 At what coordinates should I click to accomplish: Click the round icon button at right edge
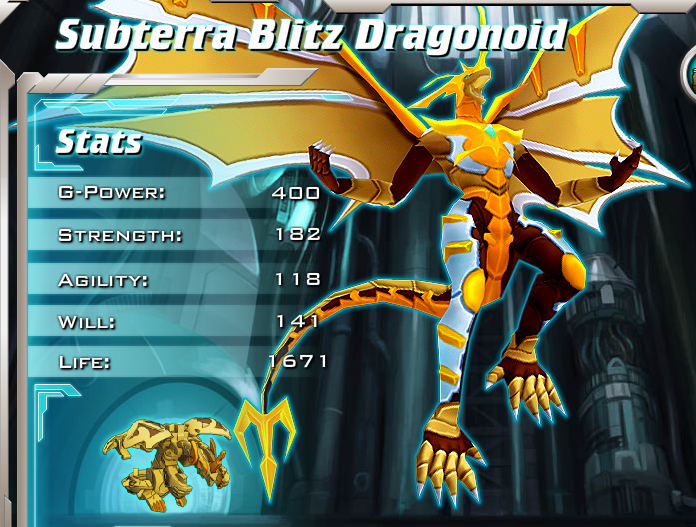(690, 72)
